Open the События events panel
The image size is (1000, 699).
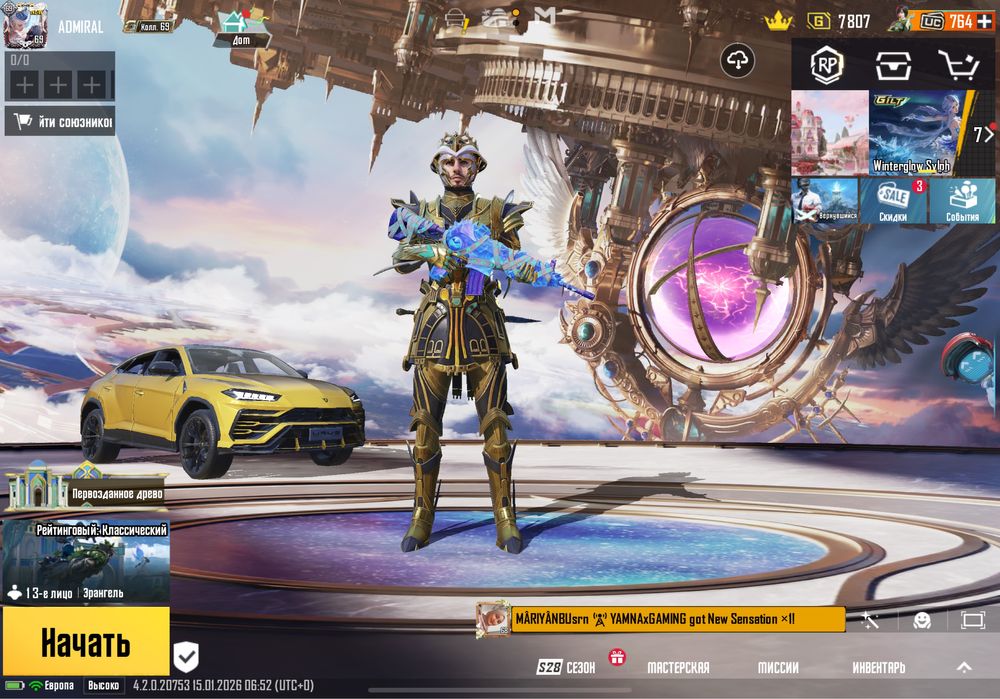coord(962,201)
